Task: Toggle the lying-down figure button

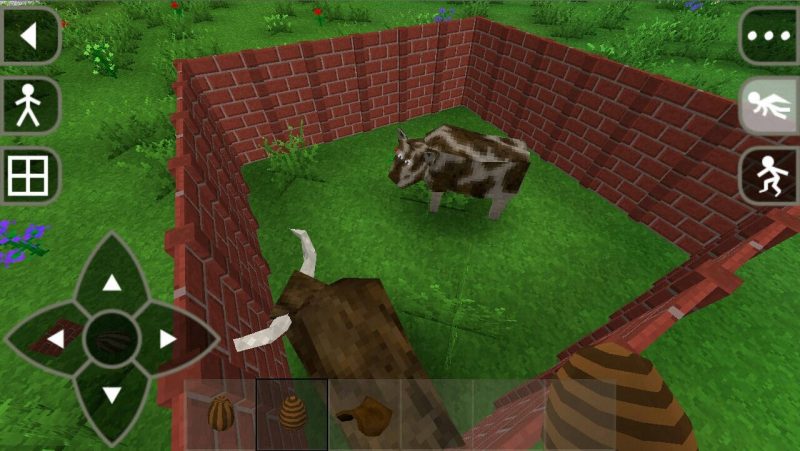Action: pos(768,106)
